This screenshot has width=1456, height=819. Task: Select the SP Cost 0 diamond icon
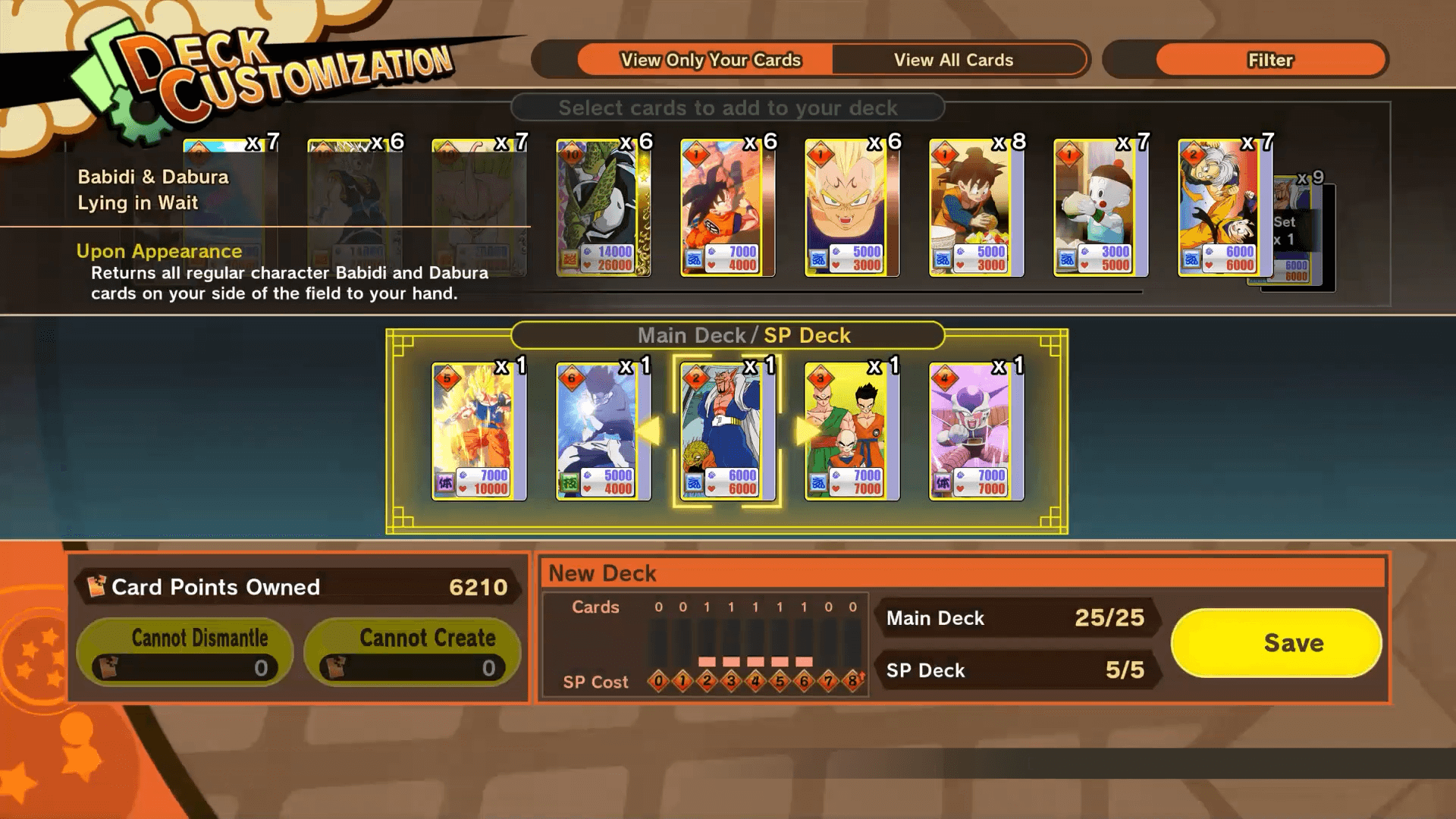657,681
